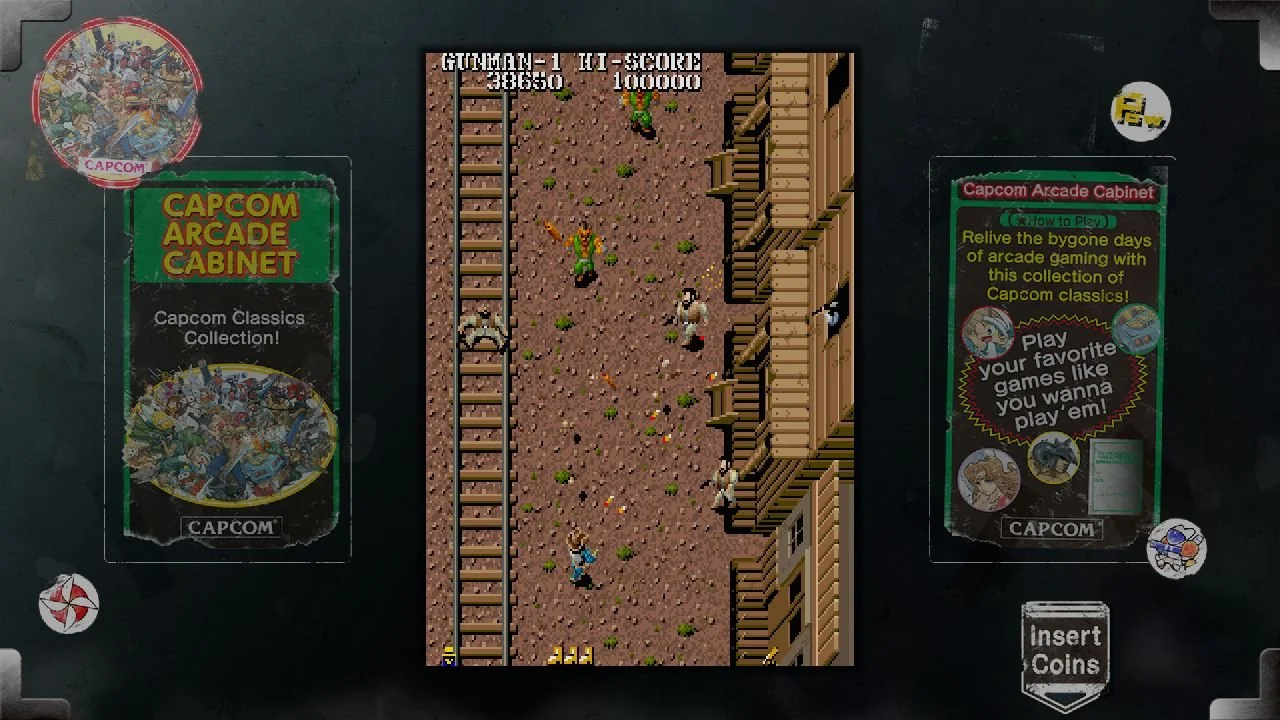Select the boy character circle on right flyer

pos(986,333)
